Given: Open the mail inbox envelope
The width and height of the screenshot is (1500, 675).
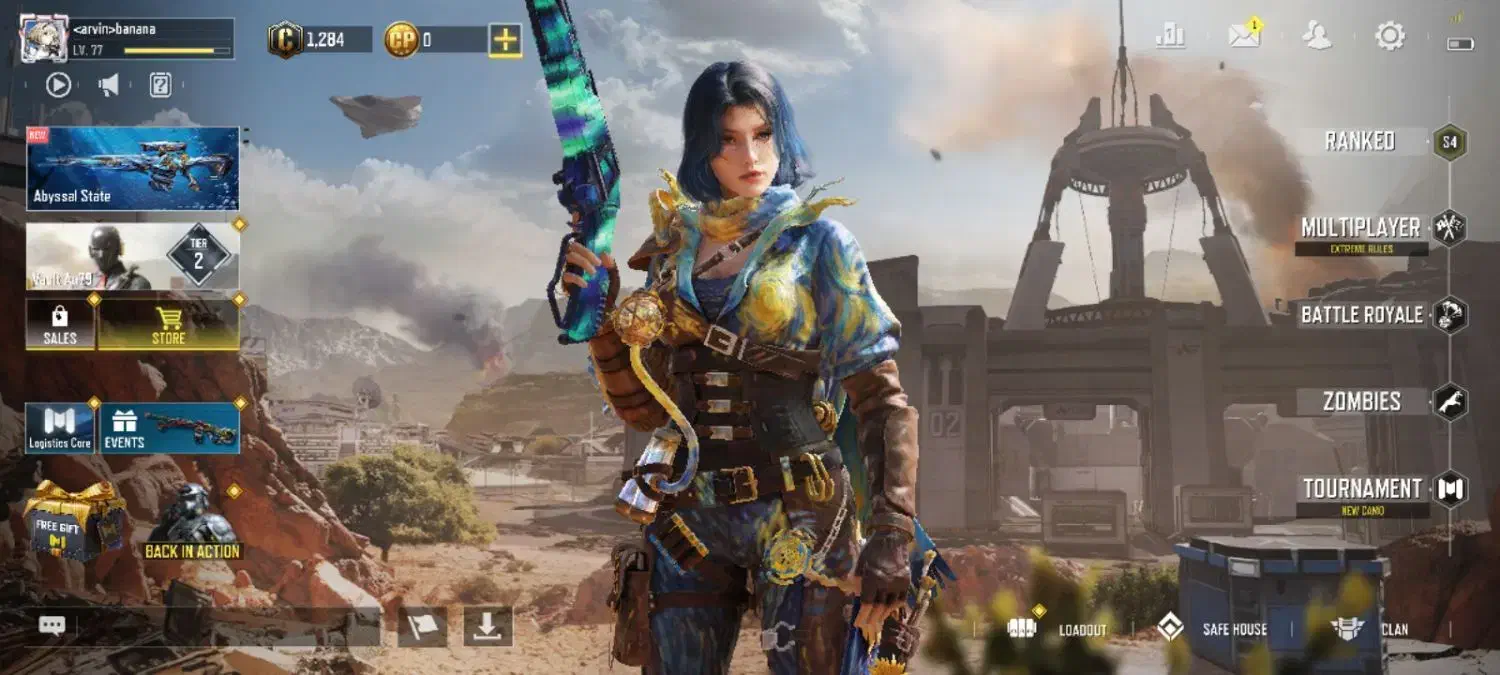Looking at the screenshot, I should pos(1244,37).
